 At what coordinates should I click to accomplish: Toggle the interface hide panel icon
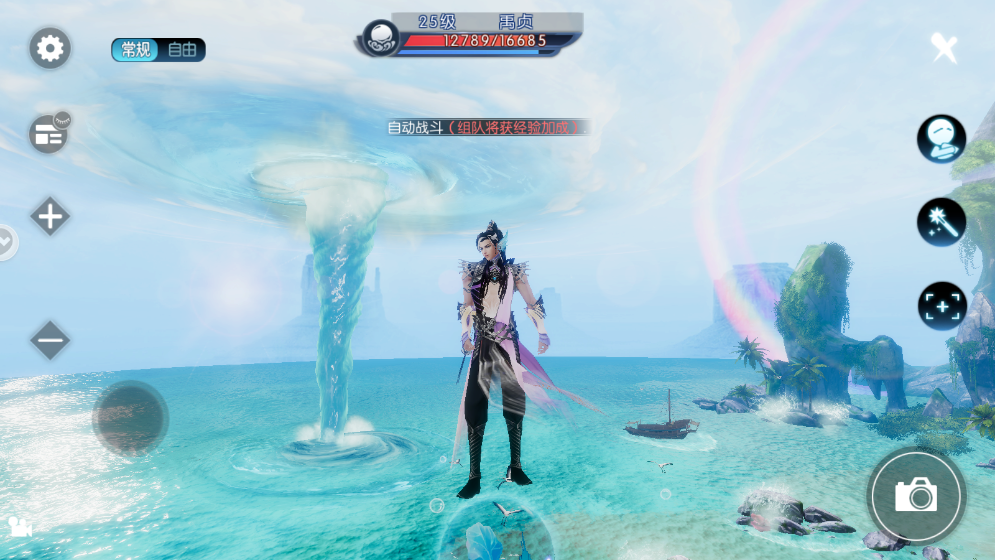(49, 134)
